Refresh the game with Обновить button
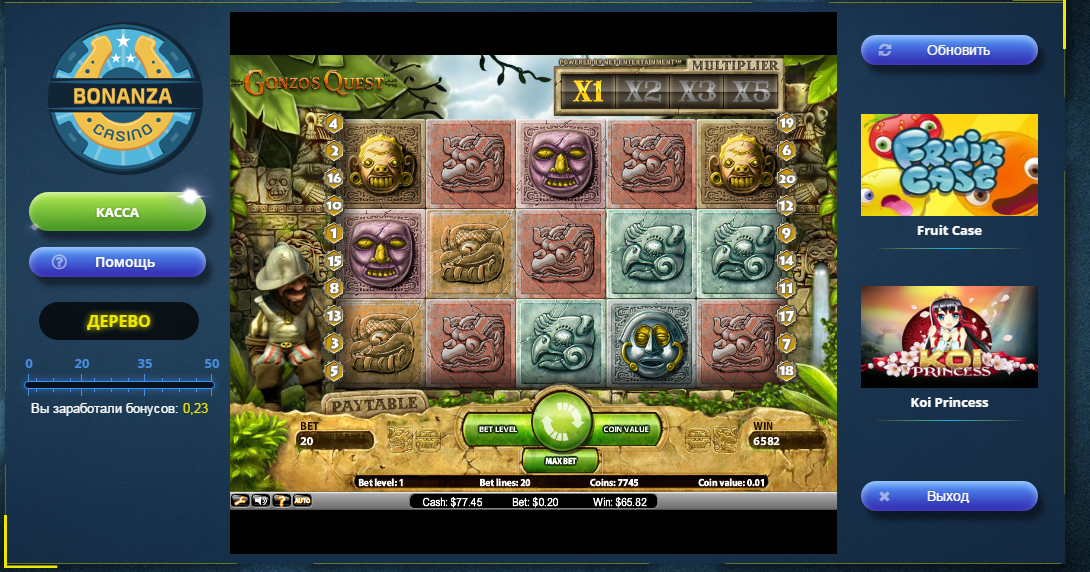Screen dimensions: 1090x572 [949, 50]
